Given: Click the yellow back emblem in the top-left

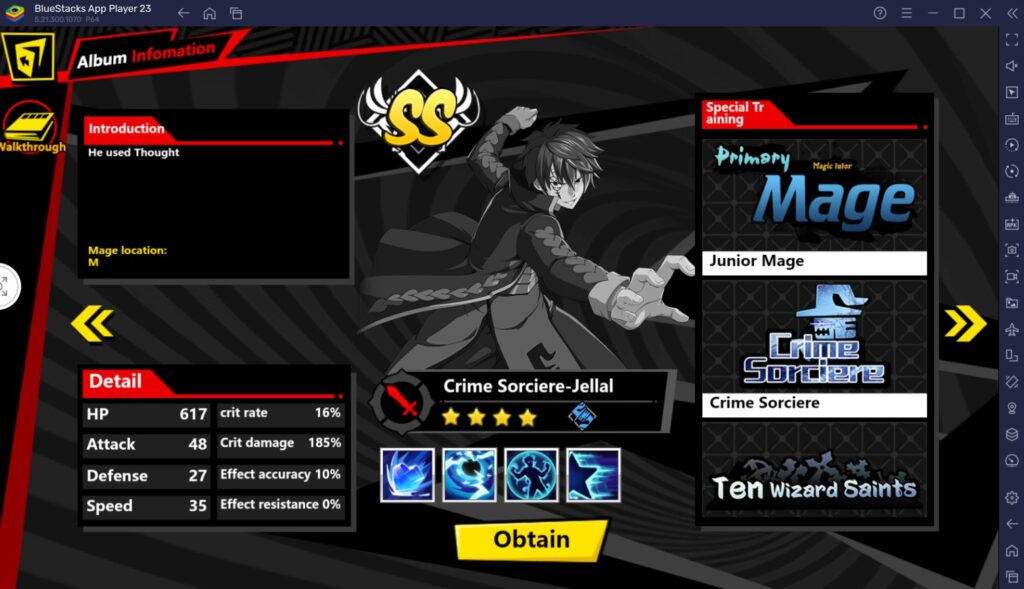Looking at the screenshot, I should point(28,60).
